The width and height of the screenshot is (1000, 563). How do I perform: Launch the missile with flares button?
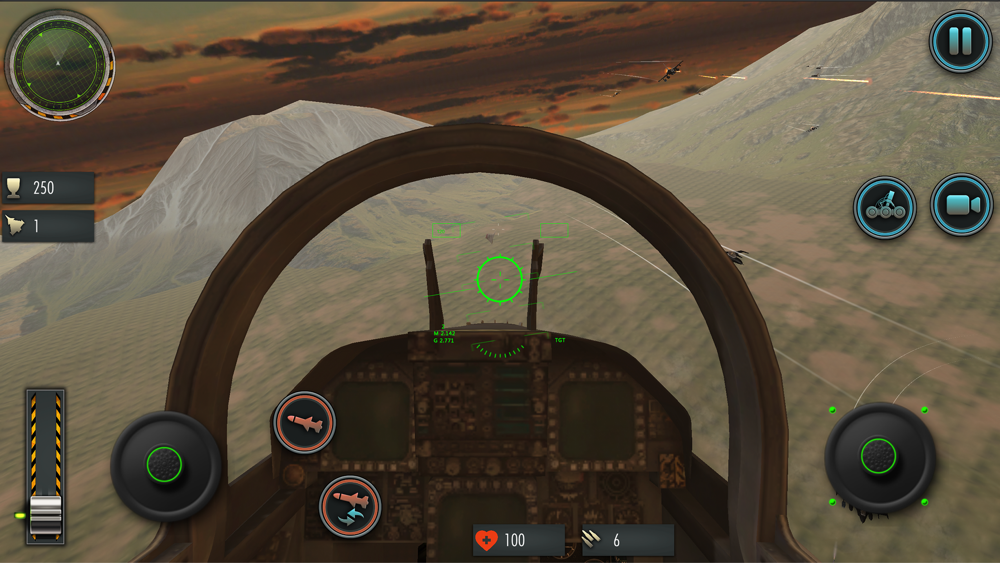click(350, 507)
